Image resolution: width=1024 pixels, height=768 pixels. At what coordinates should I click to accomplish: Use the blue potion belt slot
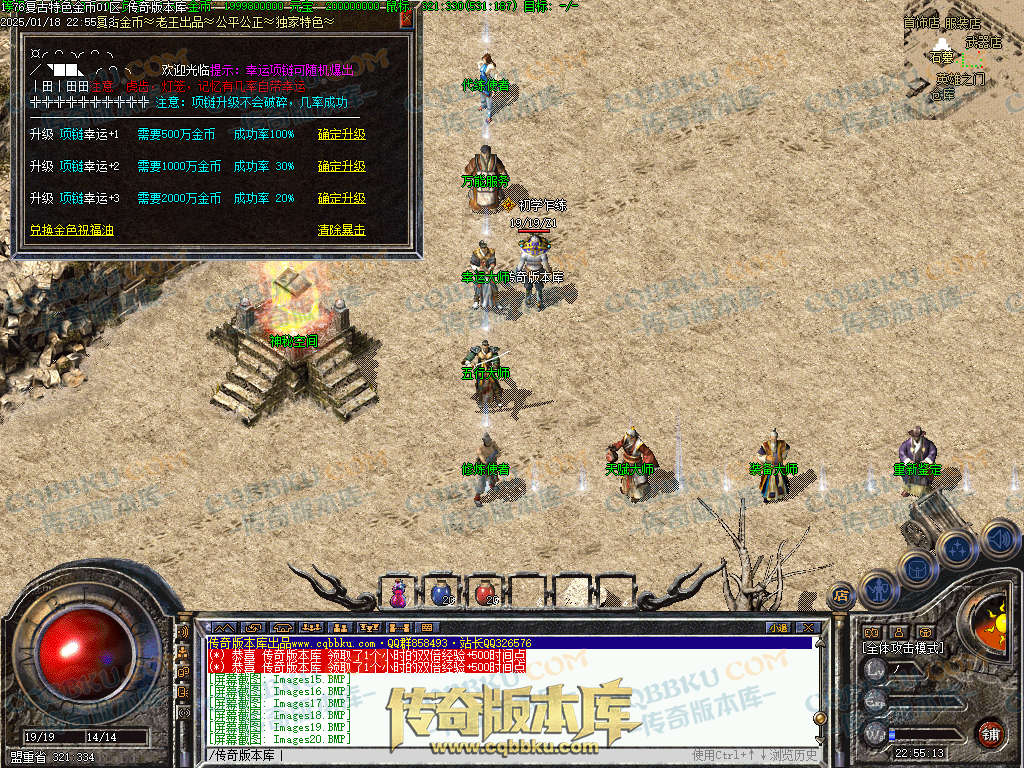coord(441,593)
